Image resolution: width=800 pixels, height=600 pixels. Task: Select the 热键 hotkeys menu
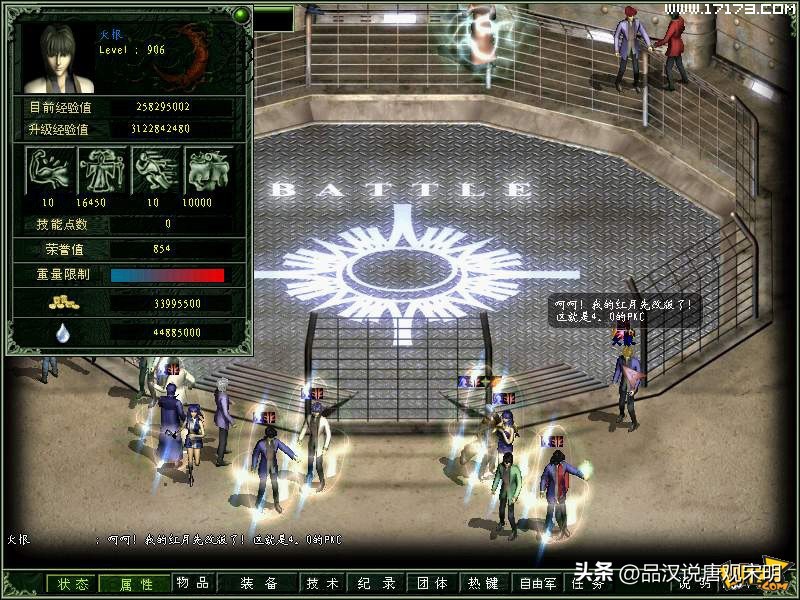coord(483,584)
